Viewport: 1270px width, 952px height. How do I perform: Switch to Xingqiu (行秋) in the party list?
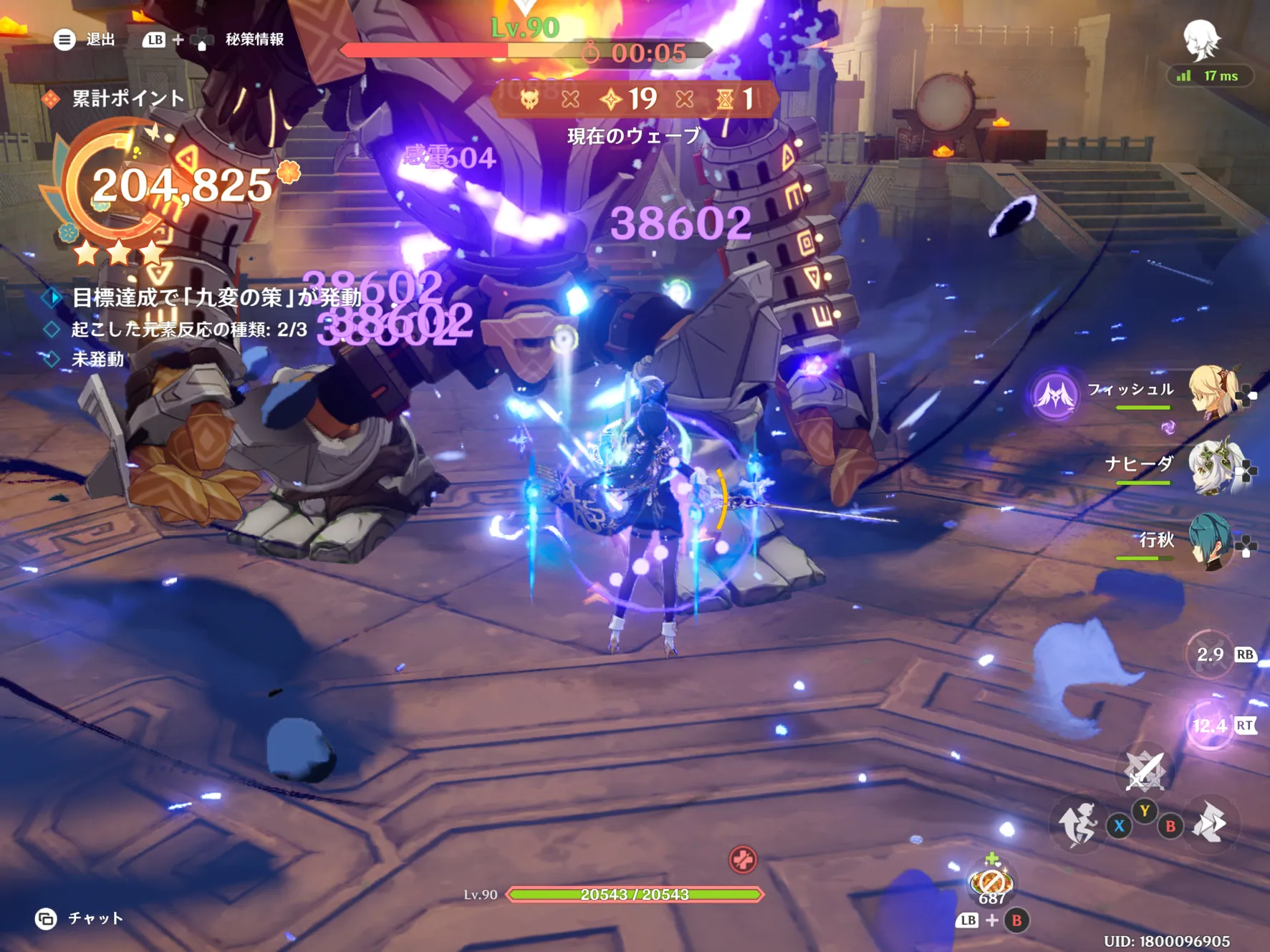(x=1210, y=542)
